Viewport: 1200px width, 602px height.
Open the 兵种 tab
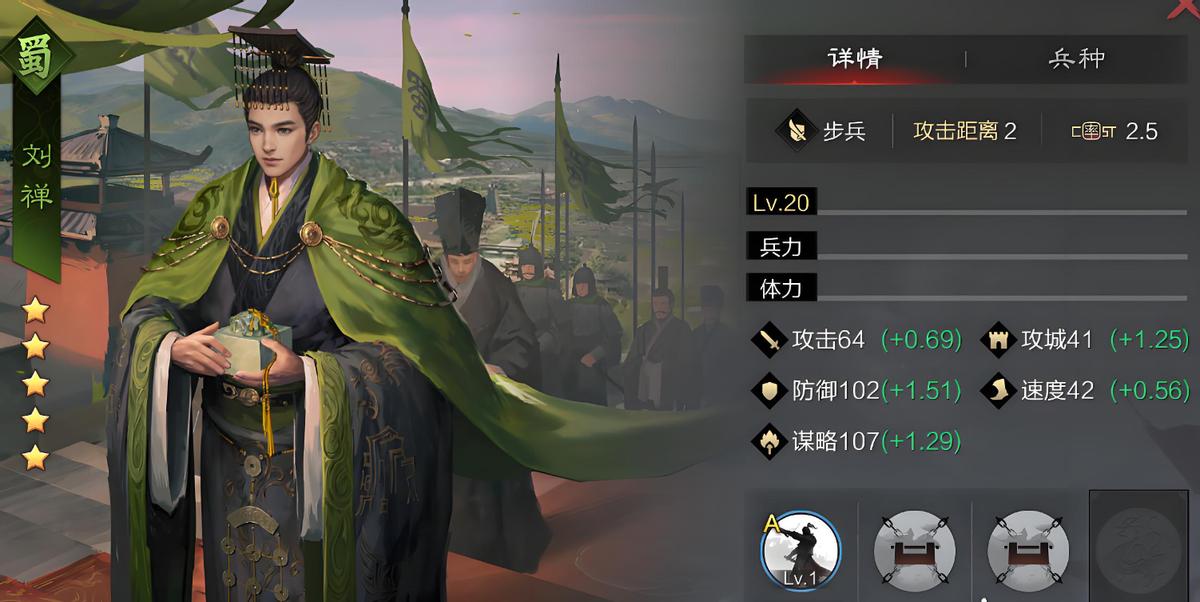(x=1077, y=58)
